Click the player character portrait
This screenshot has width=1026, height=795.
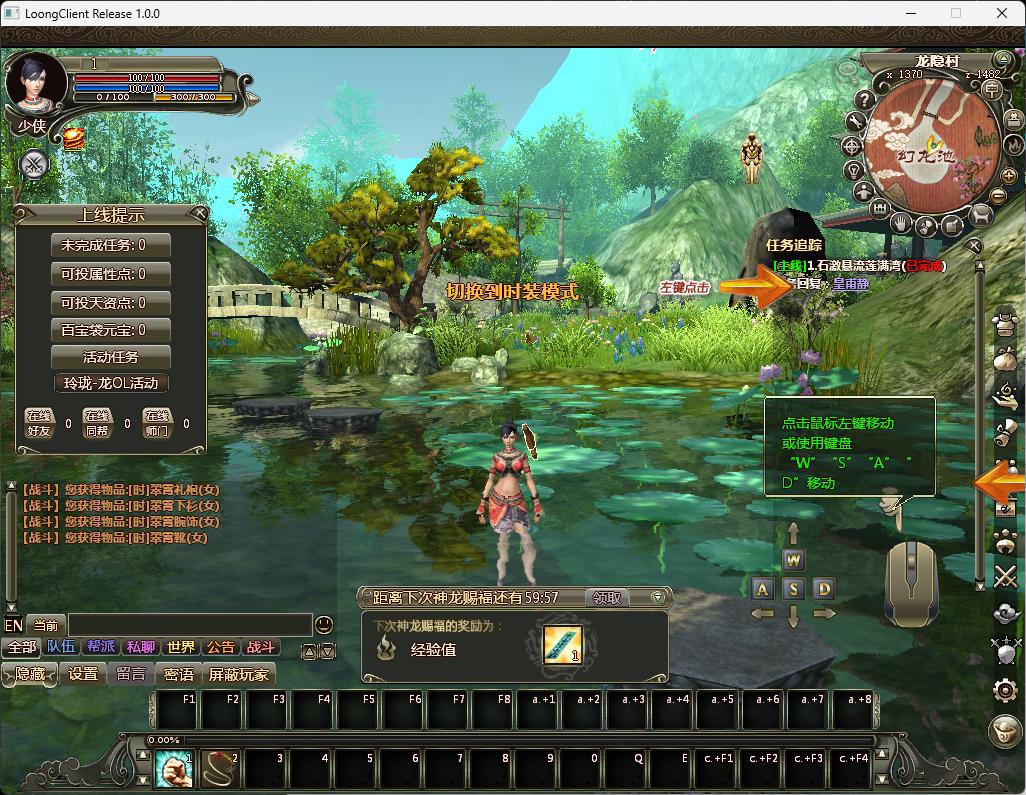coord(34,84)
